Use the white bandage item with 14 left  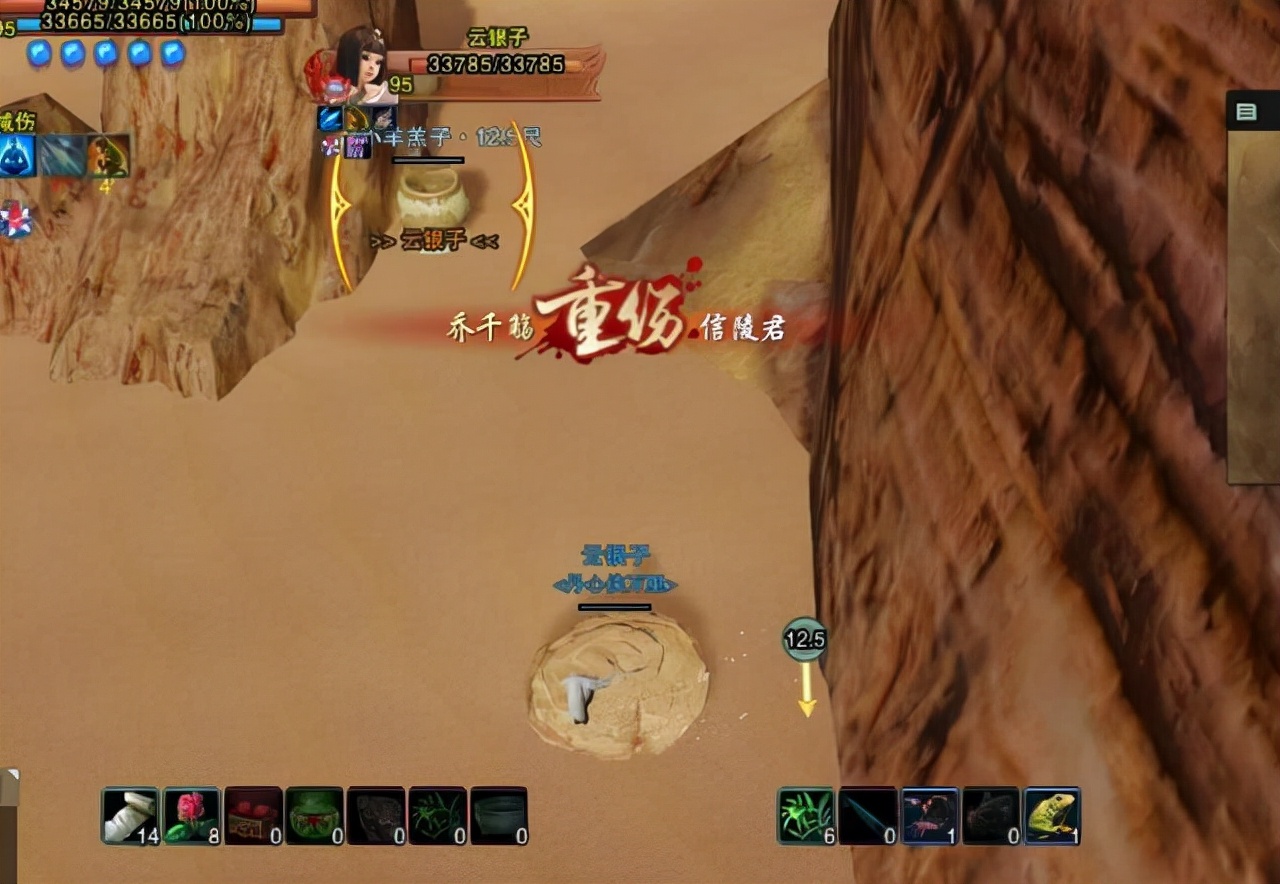(x=130, y=816)
